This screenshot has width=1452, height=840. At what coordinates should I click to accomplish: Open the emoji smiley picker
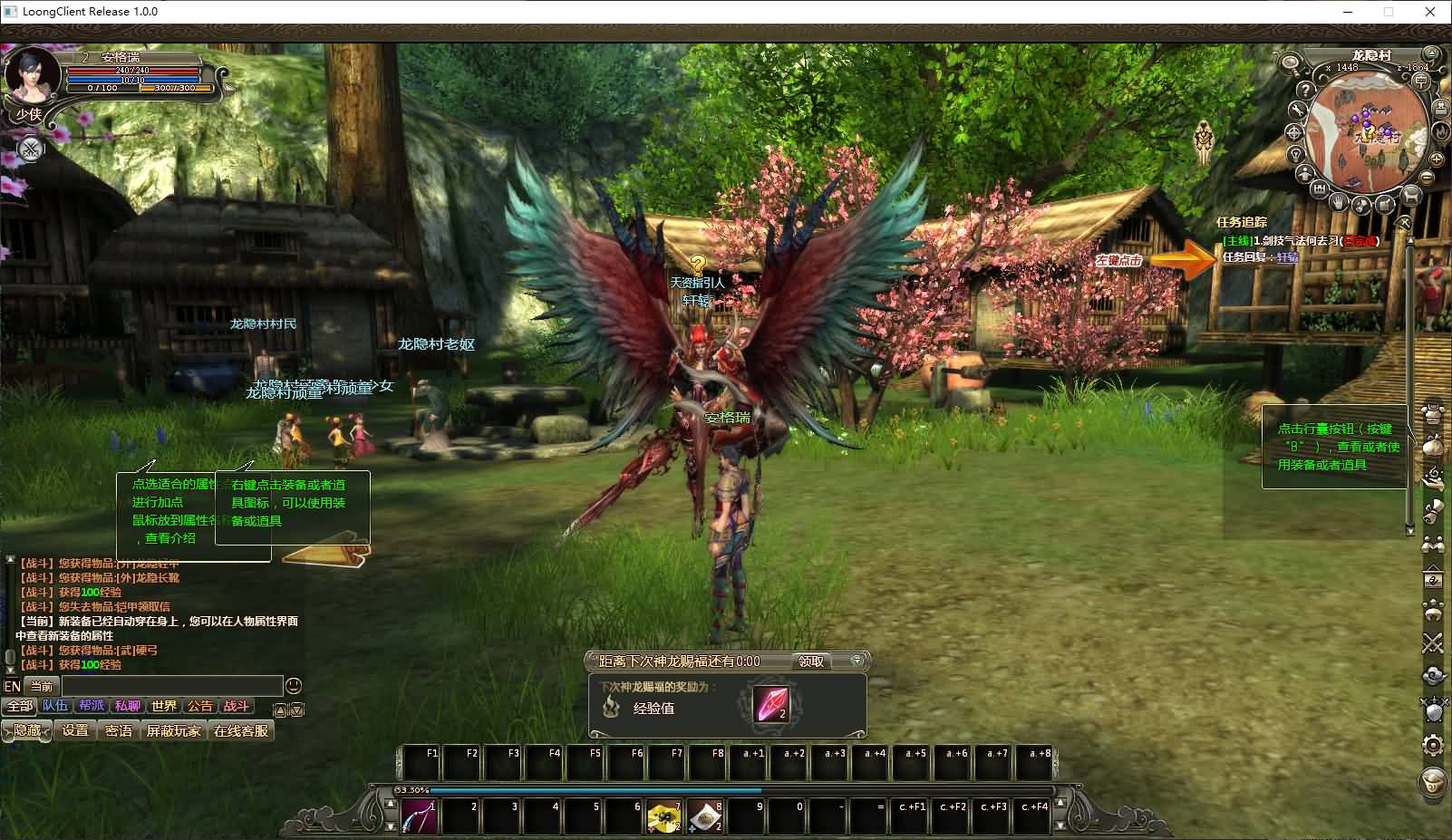pos(293,686)
